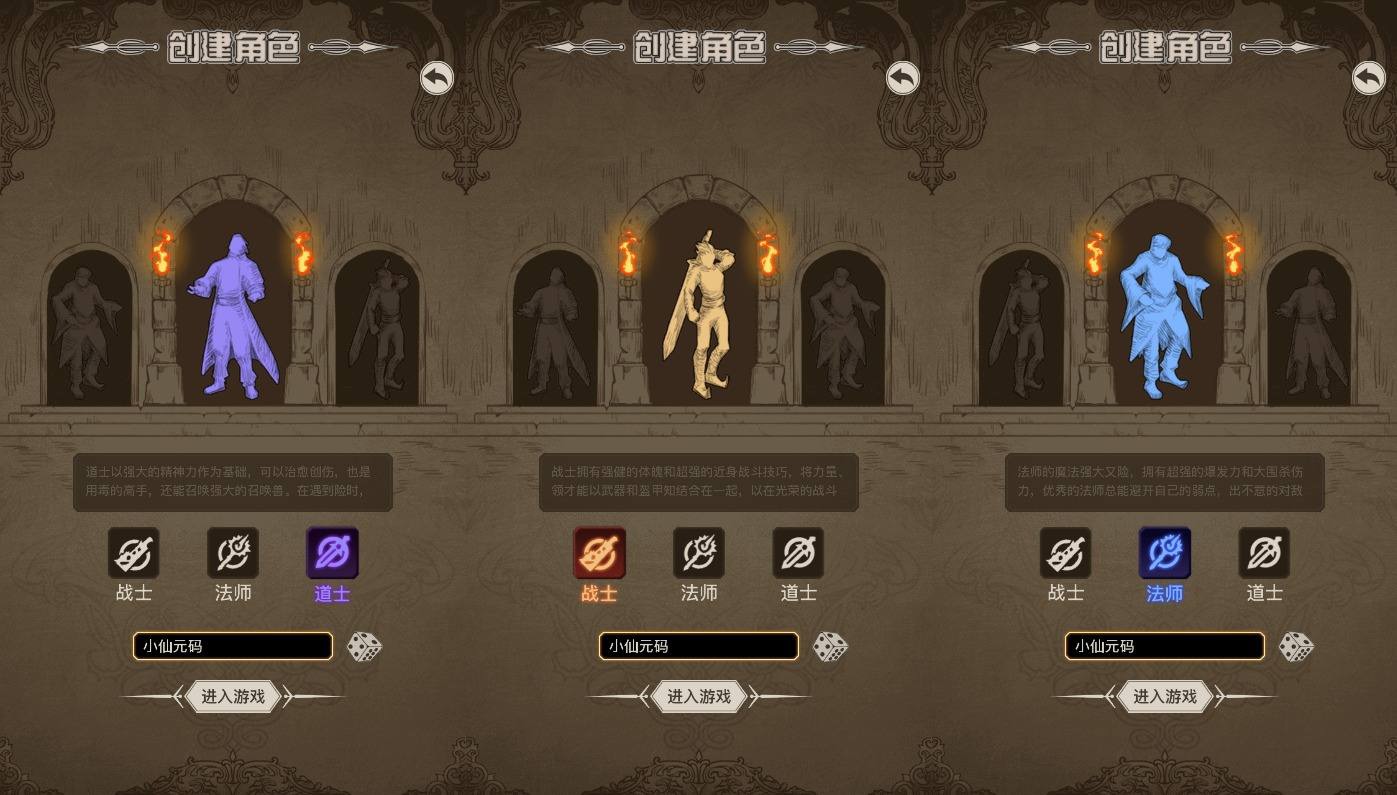The width and height of the screenshot is (1397, 795).
Task: Choose 法师 in the golden warrior panel
Action: (x=699, y=553)
